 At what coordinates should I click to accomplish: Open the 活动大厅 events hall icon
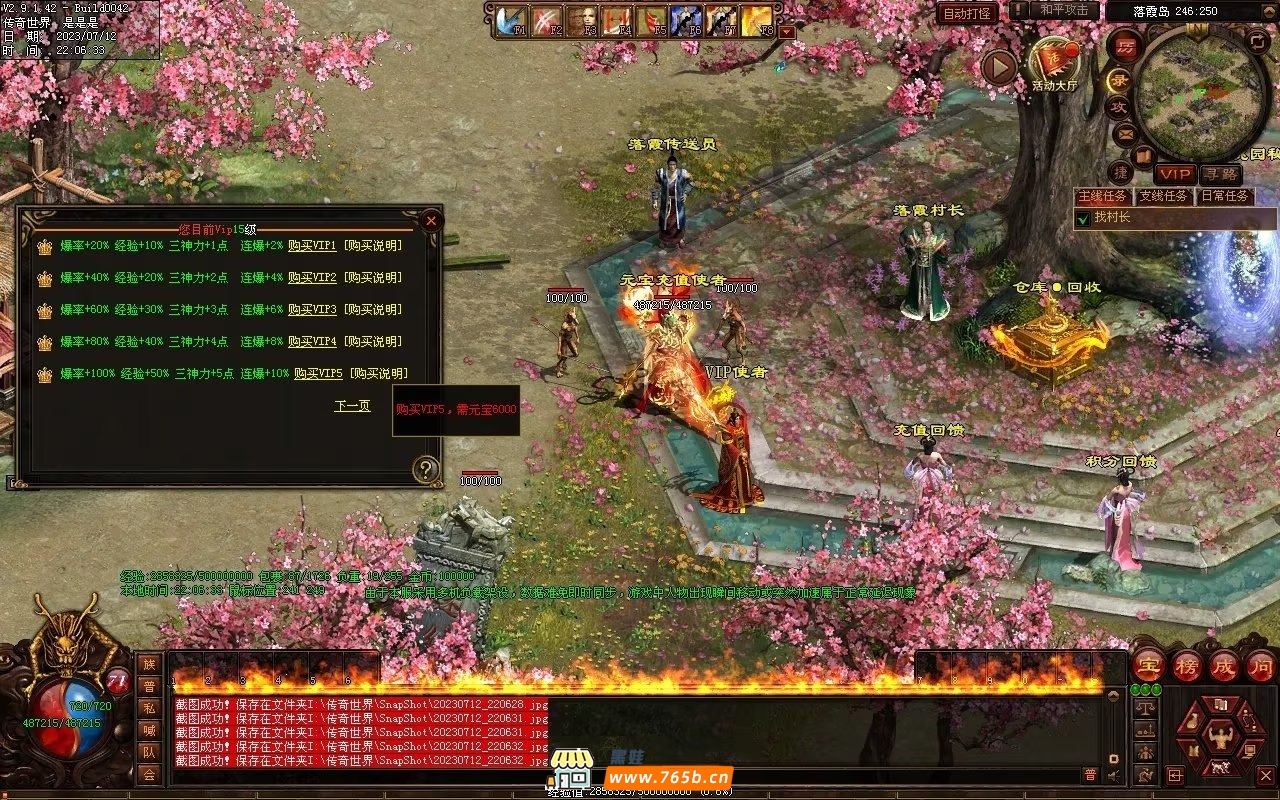[1055, 64]
